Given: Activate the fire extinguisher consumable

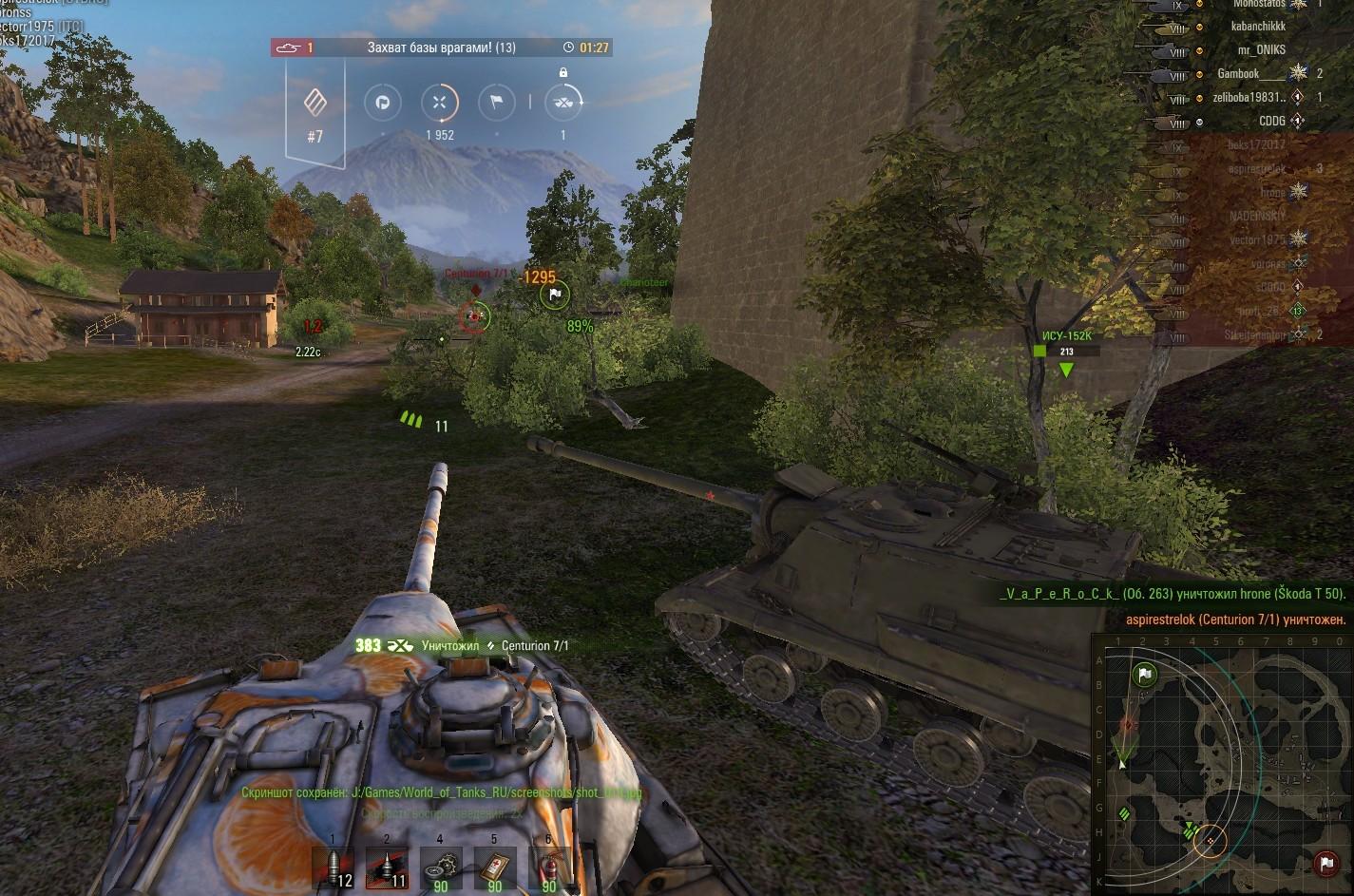Looking at the screenshot, I should pos(549,868).
